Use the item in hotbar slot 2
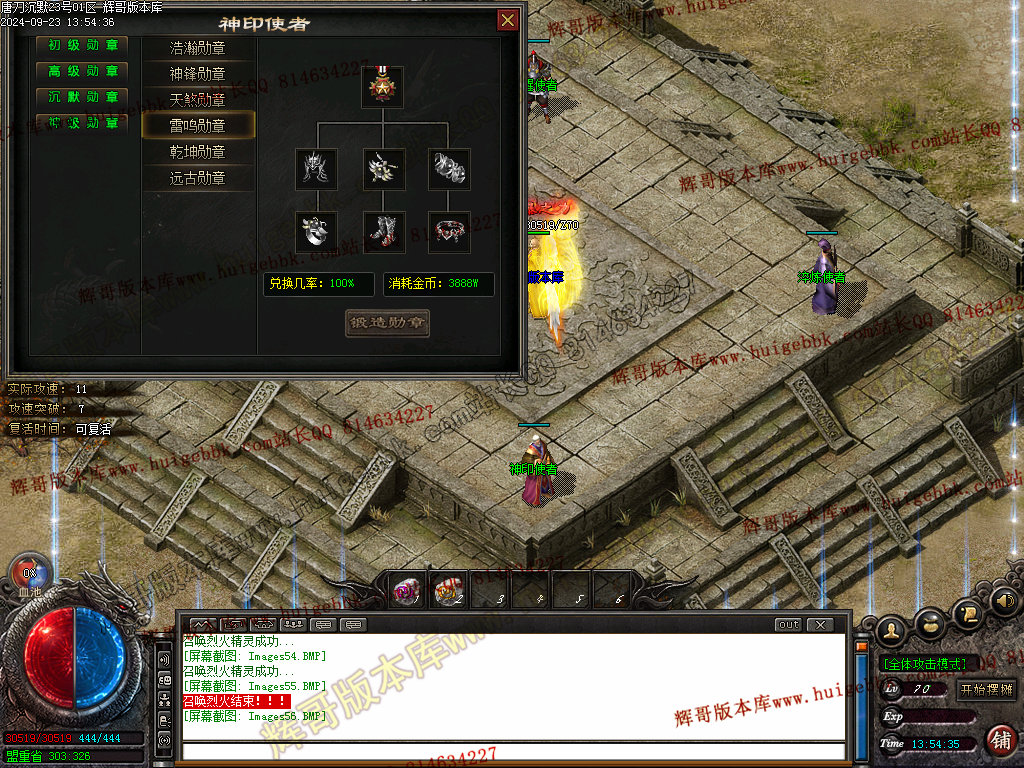The height and width of the screenshot is (768, 1024). [x=449, y=591]
